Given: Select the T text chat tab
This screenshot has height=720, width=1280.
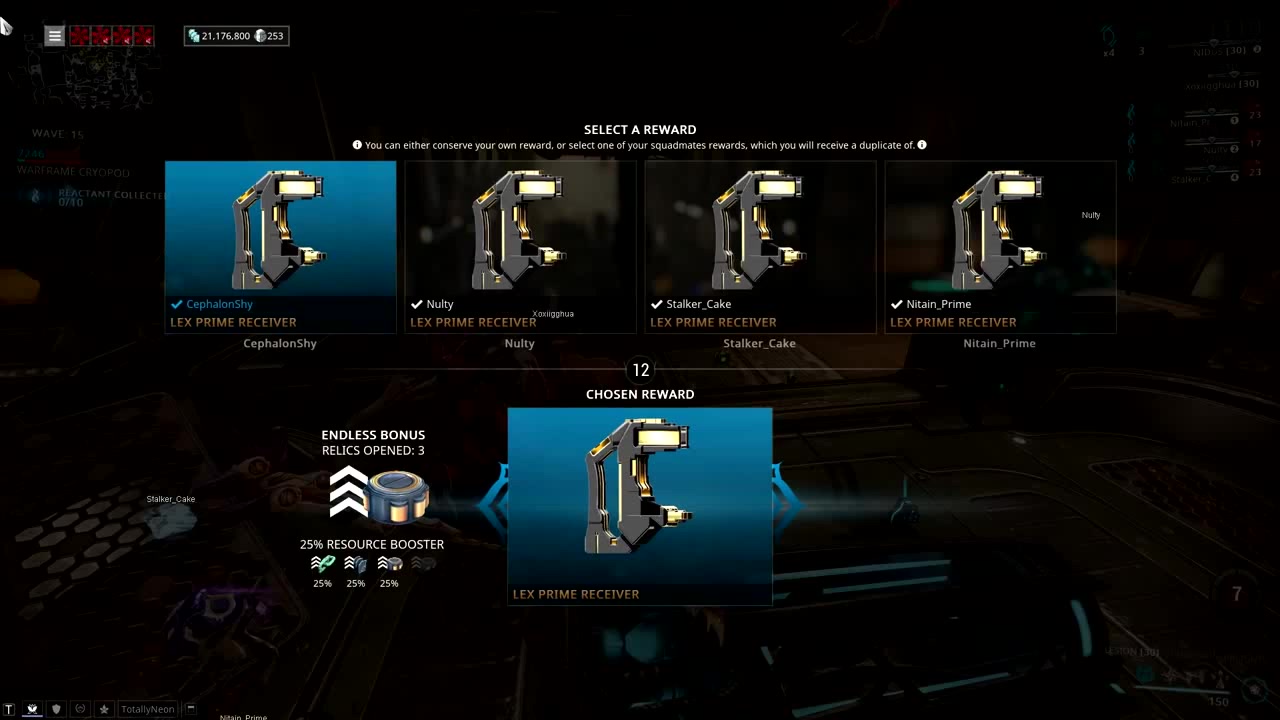Looking at the screenshot, I should point(9,708).
